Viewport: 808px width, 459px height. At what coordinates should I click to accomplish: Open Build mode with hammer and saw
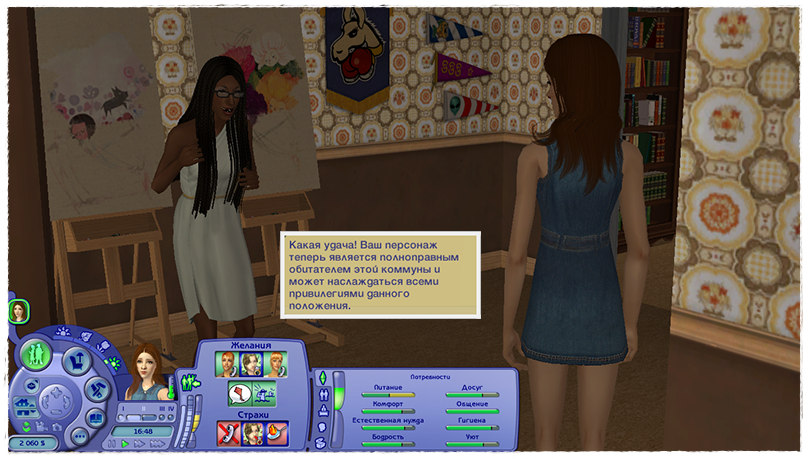[97, 391]
